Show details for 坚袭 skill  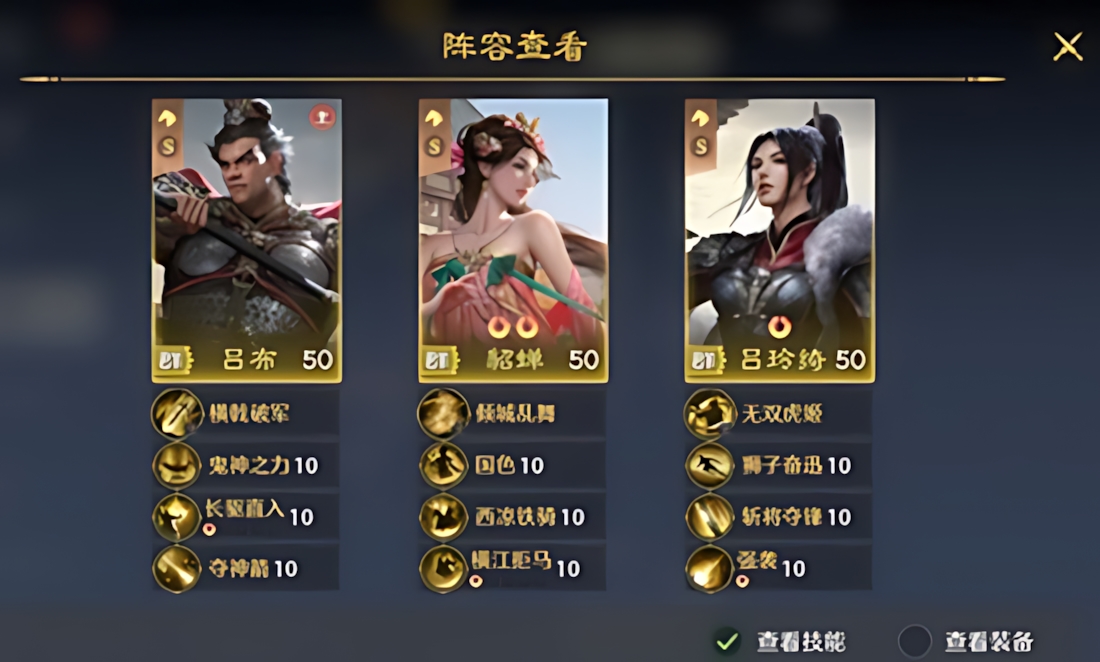pos(778,569)
